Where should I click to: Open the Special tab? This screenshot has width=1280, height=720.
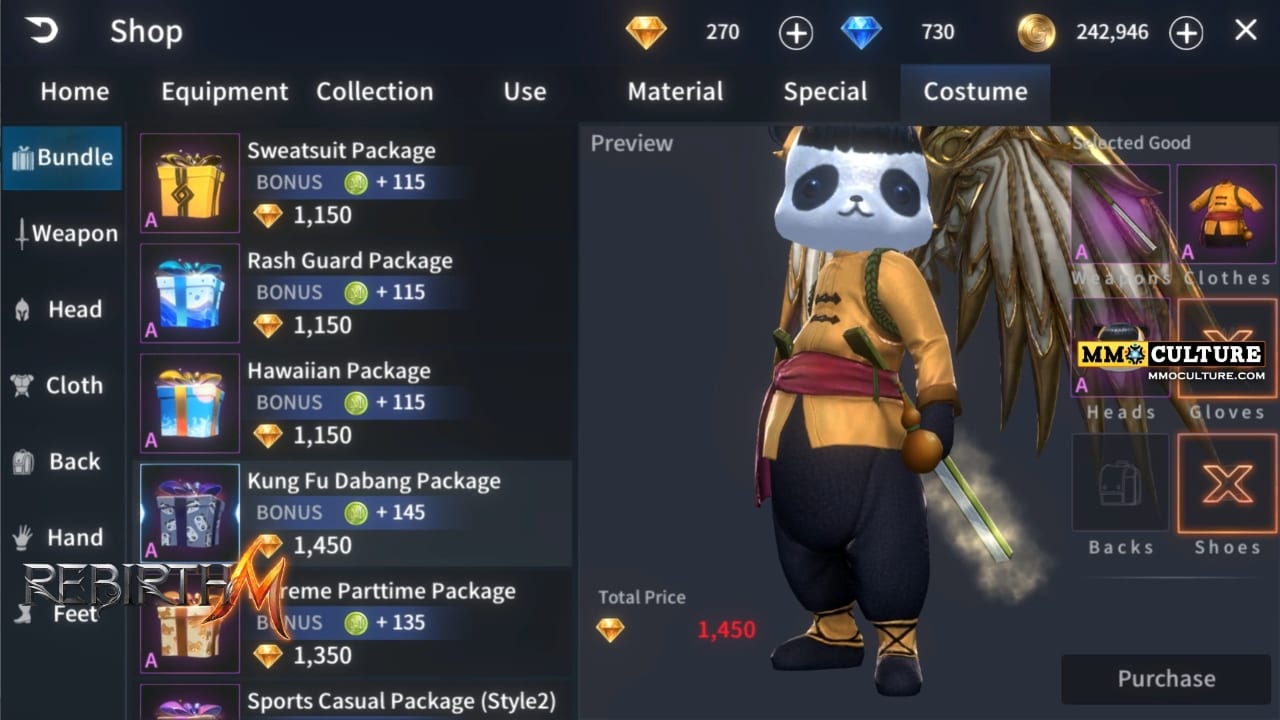(825, 92)
